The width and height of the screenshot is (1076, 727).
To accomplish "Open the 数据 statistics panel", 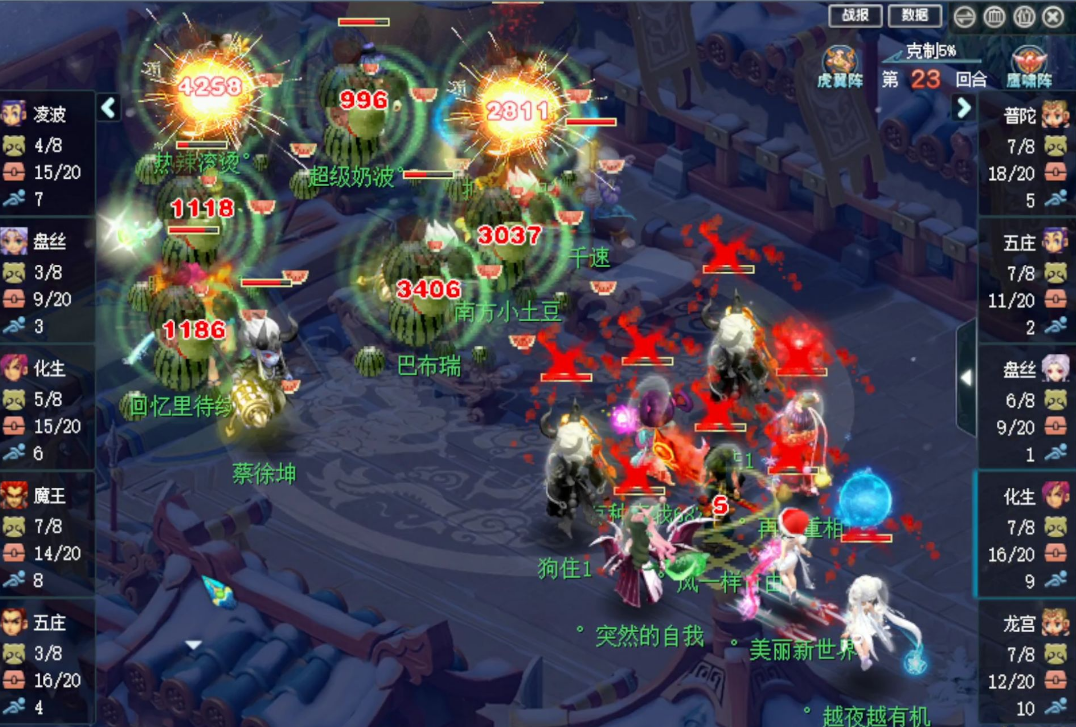I will point(915,15).
